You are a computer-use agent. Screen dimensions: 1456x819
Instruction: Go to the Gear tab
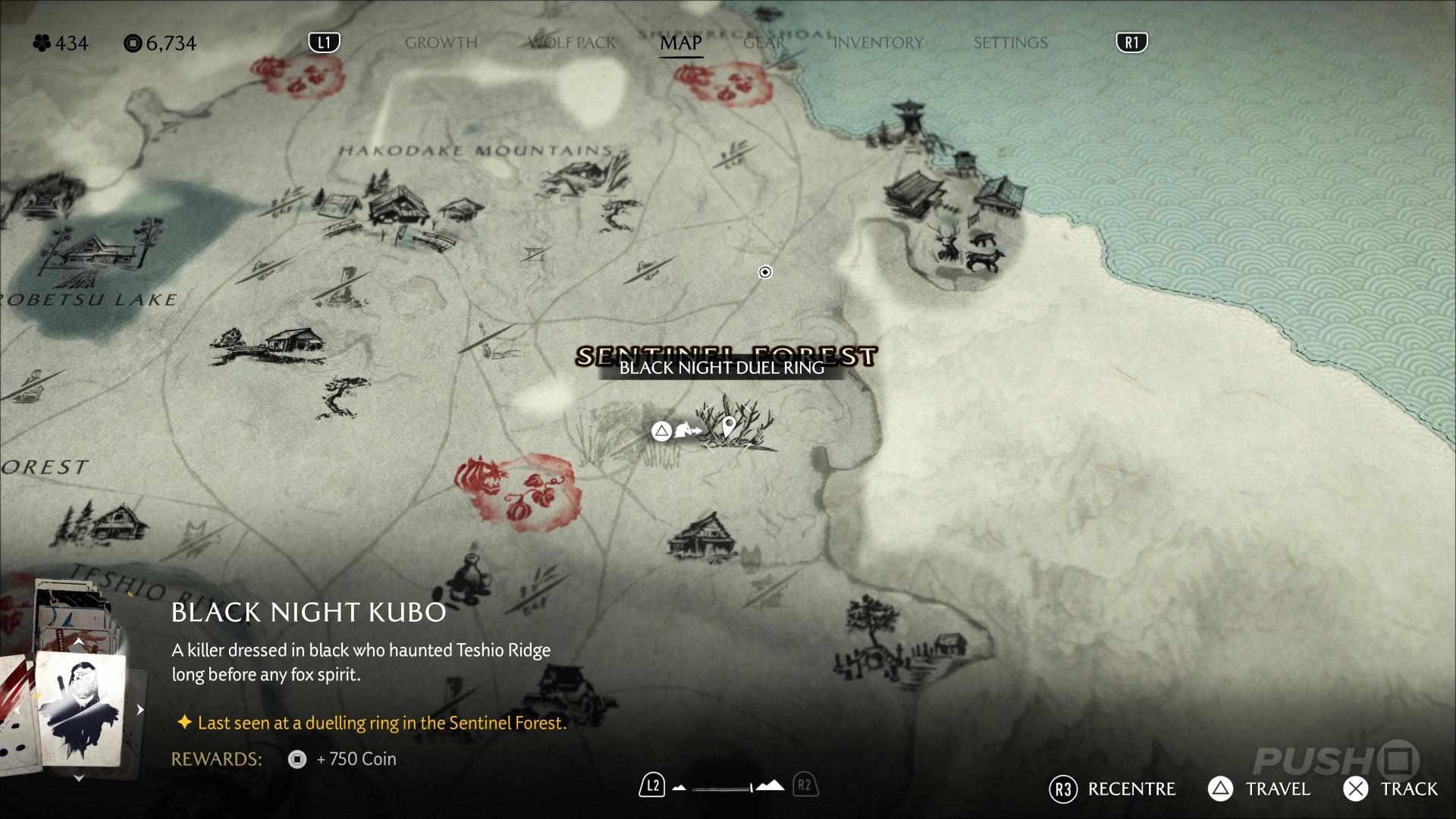764,43
